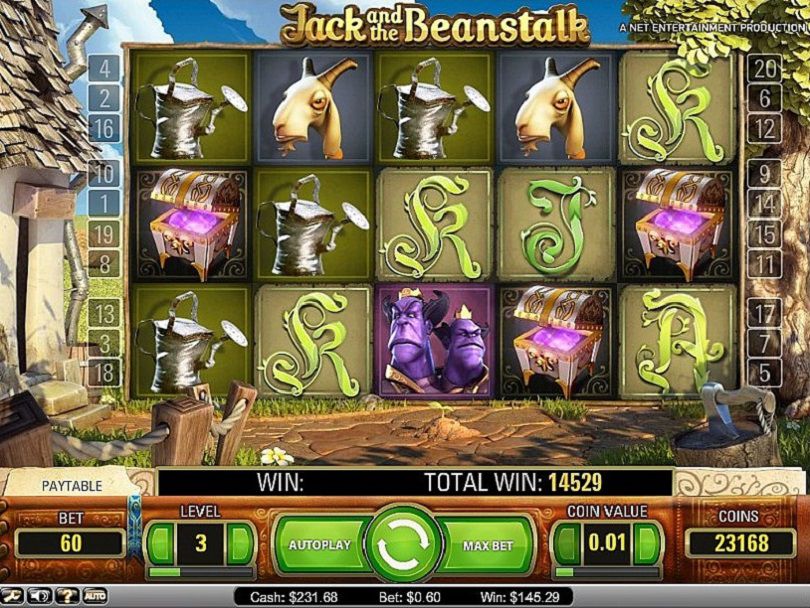Show payline number 12

point(764,129)
